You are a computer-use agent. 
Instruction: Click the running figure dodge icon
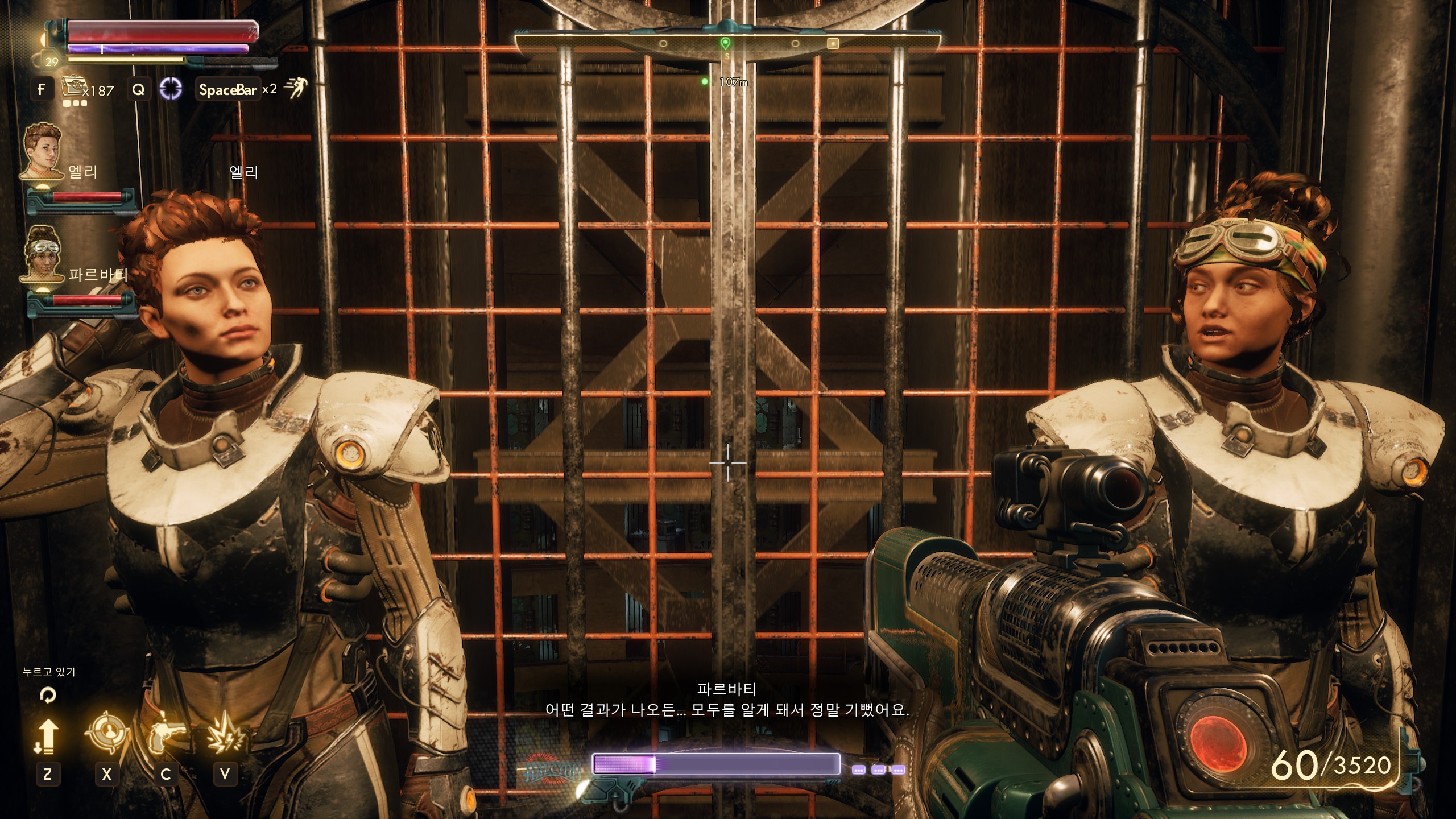296,88
